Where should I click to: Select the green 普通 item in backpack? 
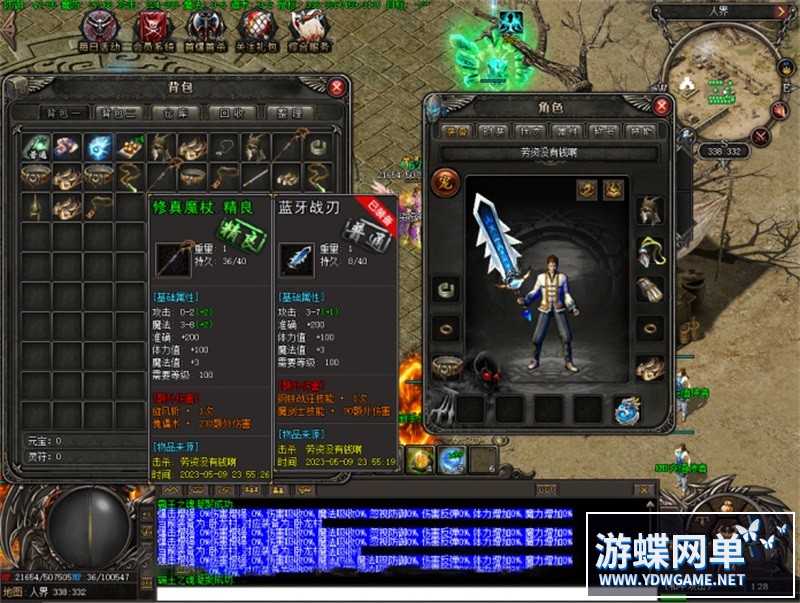[x=37, y=147]
